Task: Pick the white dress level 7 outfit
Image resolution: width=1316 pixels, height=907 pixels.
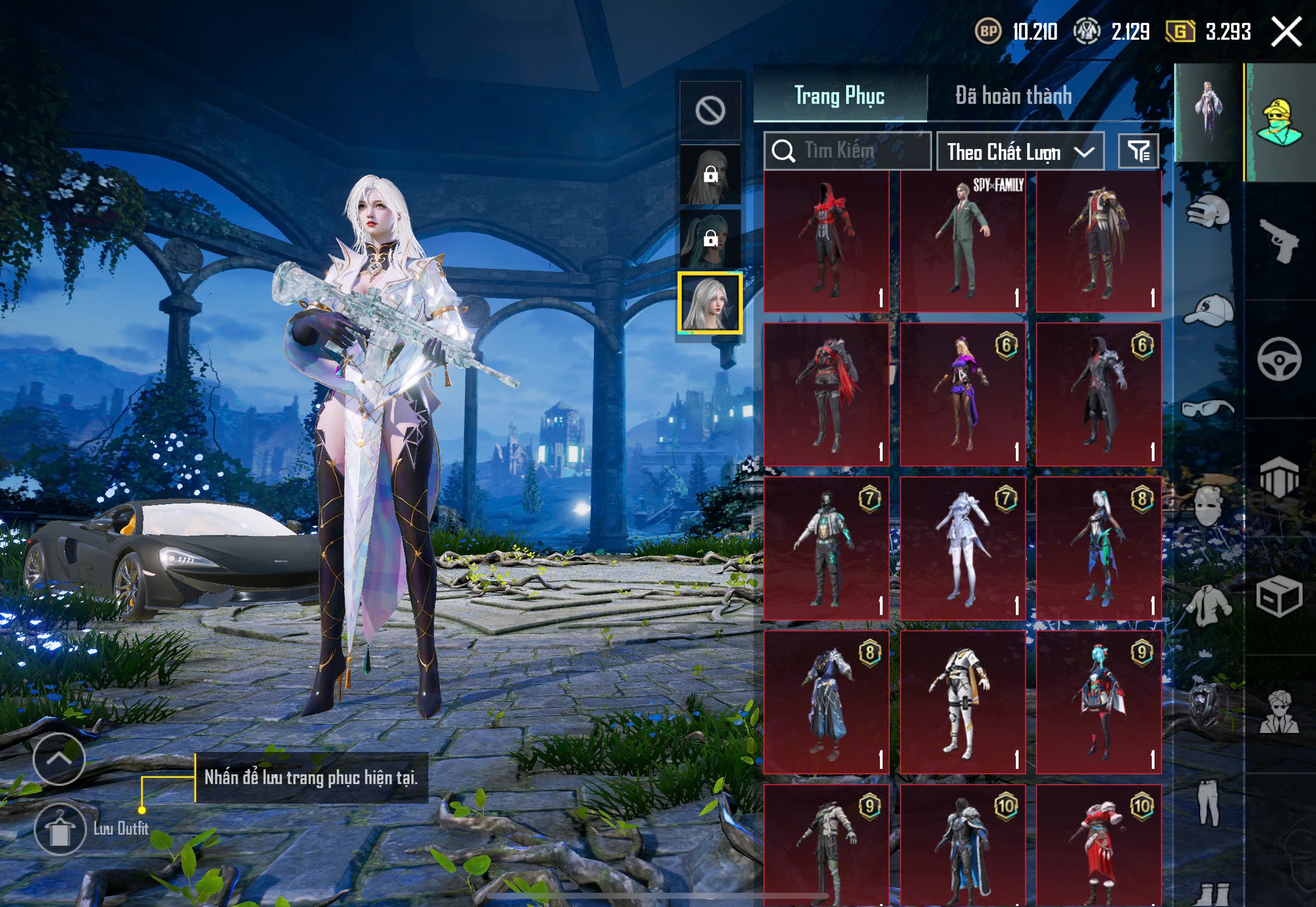Action: [963, 549]
